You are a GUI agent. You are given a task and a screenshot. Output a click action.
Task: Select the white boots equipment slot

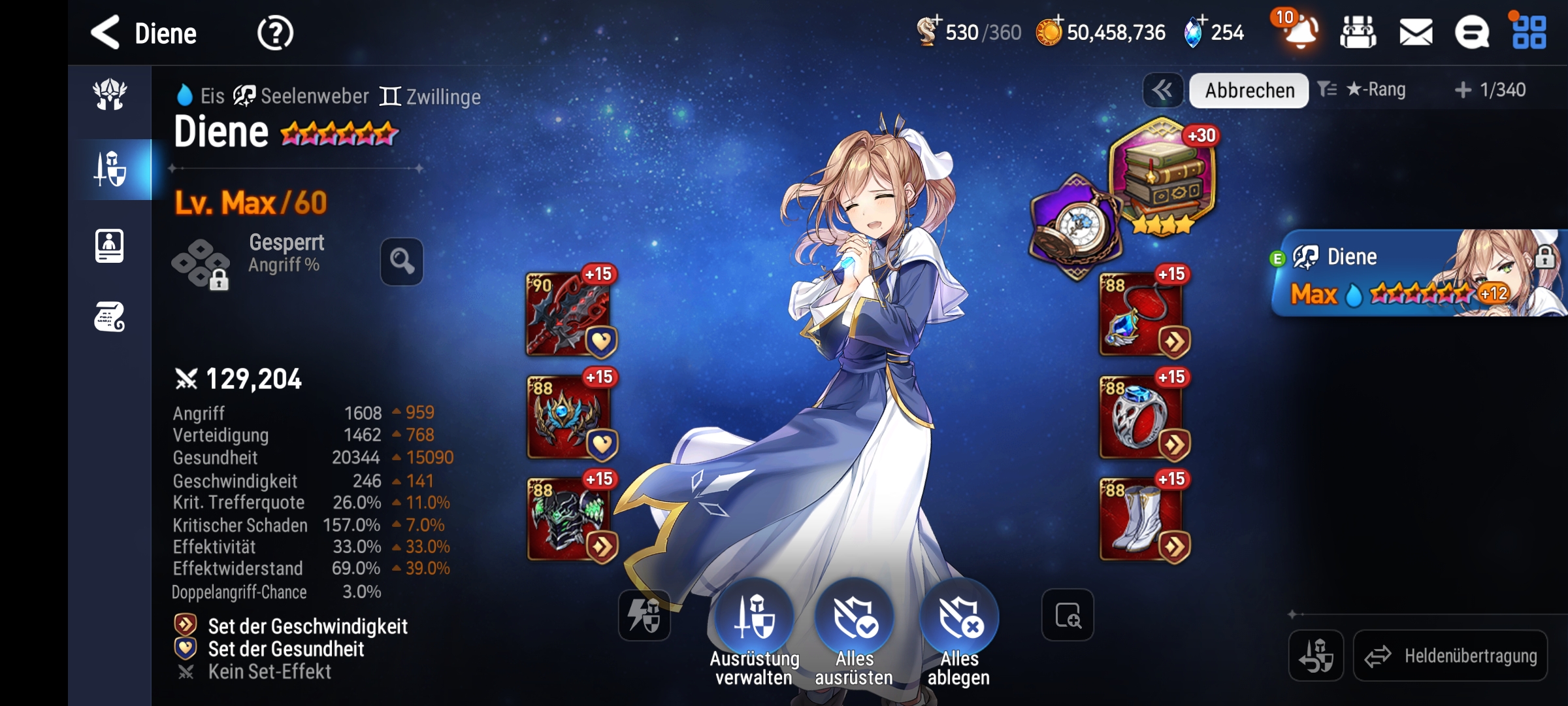pyautogui.click(x=1141, y=520)
